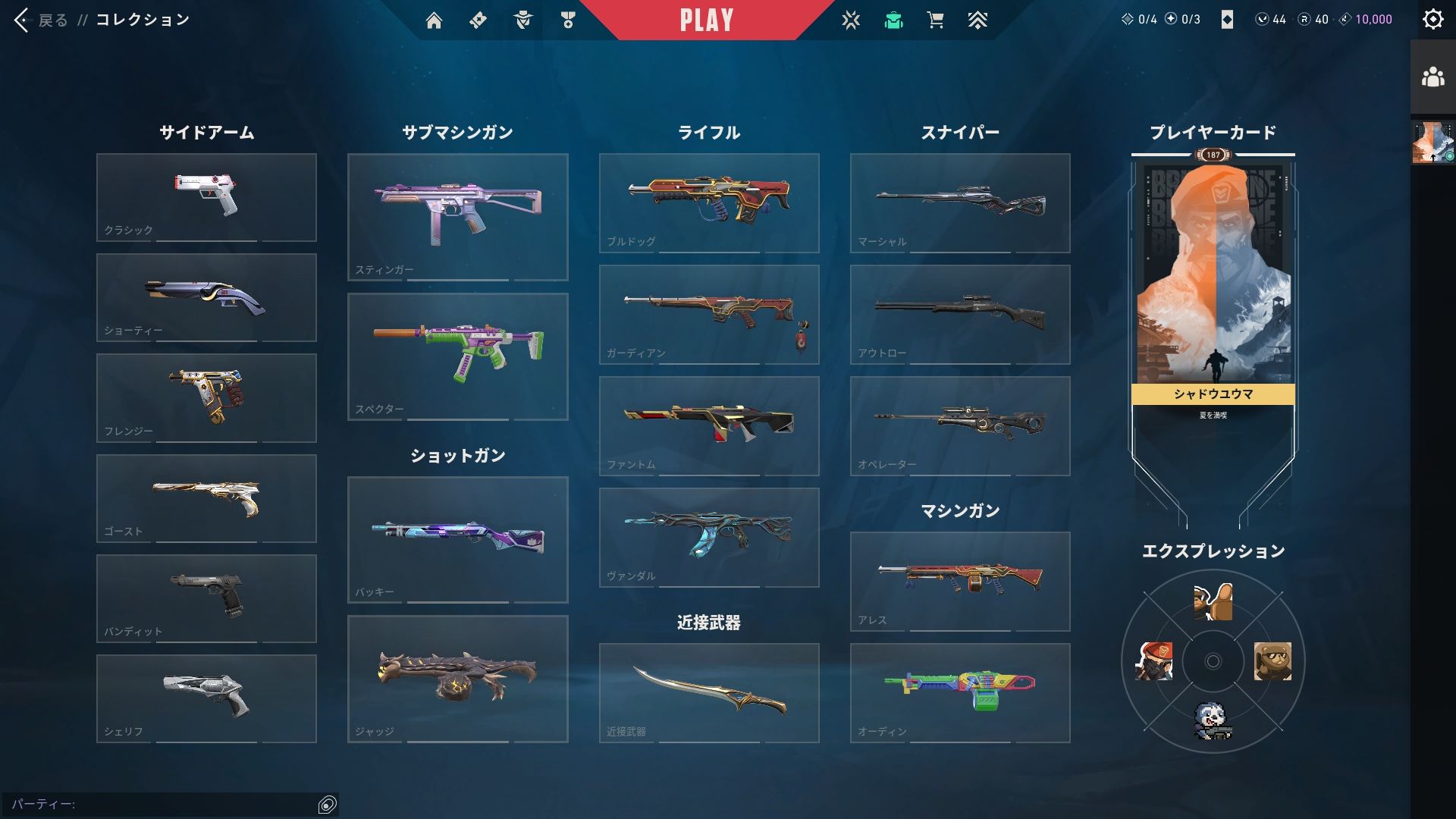Pick the シェリフ revolver slot
The width and height of the screenshot is (1456, 819).
(x=206, y=698)
